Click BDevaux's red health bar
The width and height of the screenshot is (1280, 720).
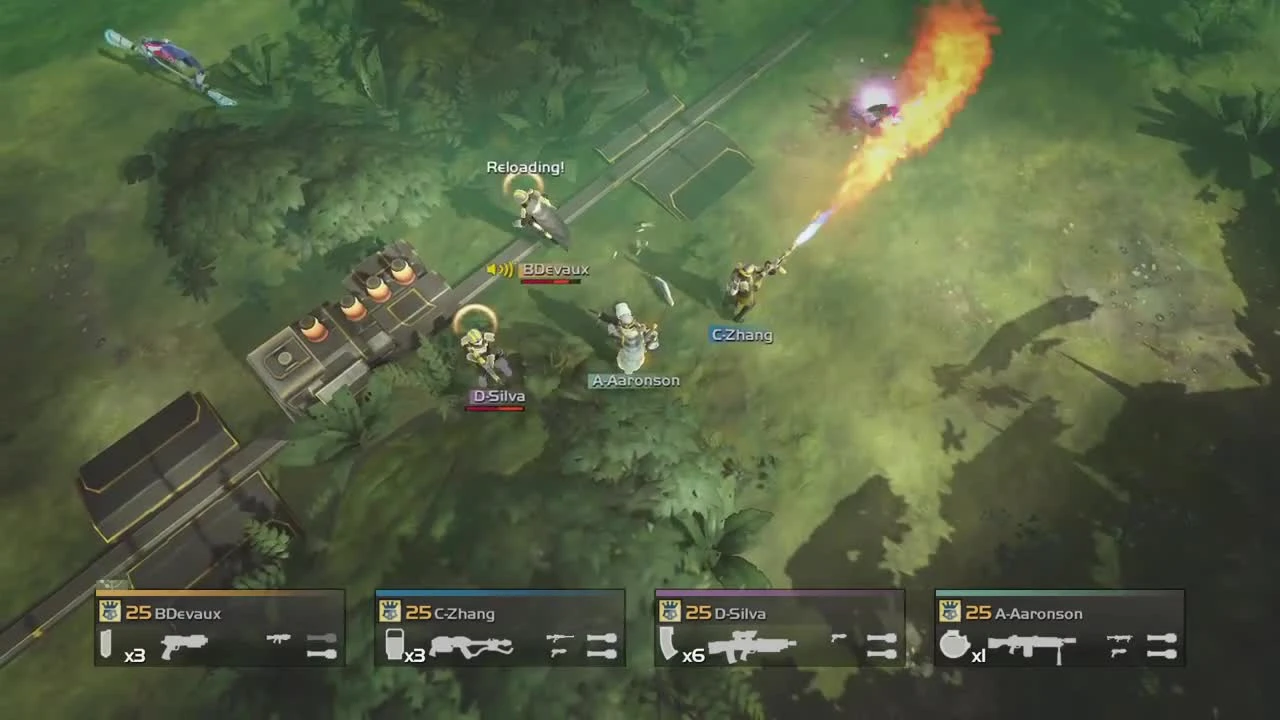(x=549, y=283)
